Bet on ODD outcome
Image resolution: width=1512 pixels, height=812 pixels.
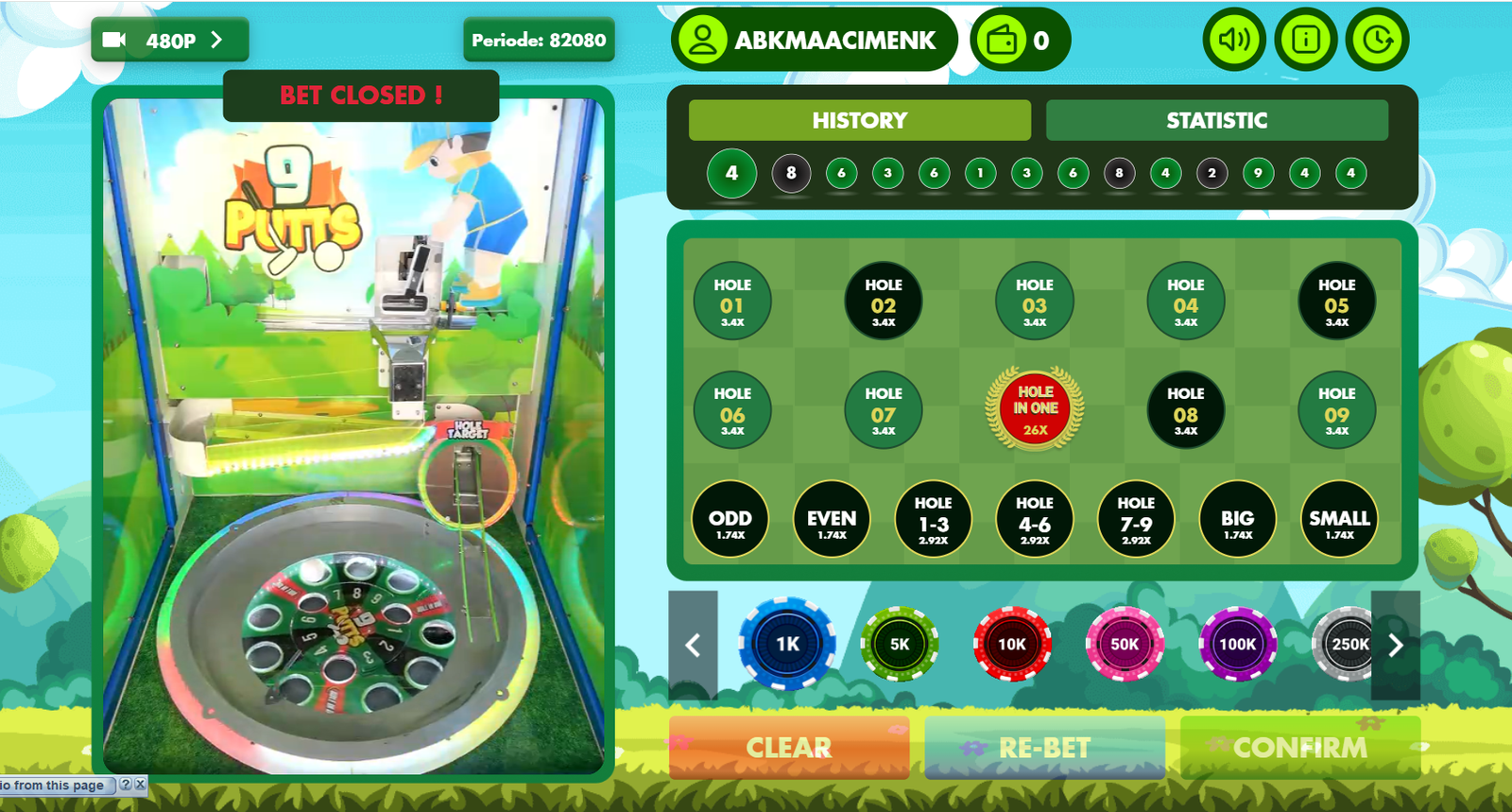(x=730, y=519)
